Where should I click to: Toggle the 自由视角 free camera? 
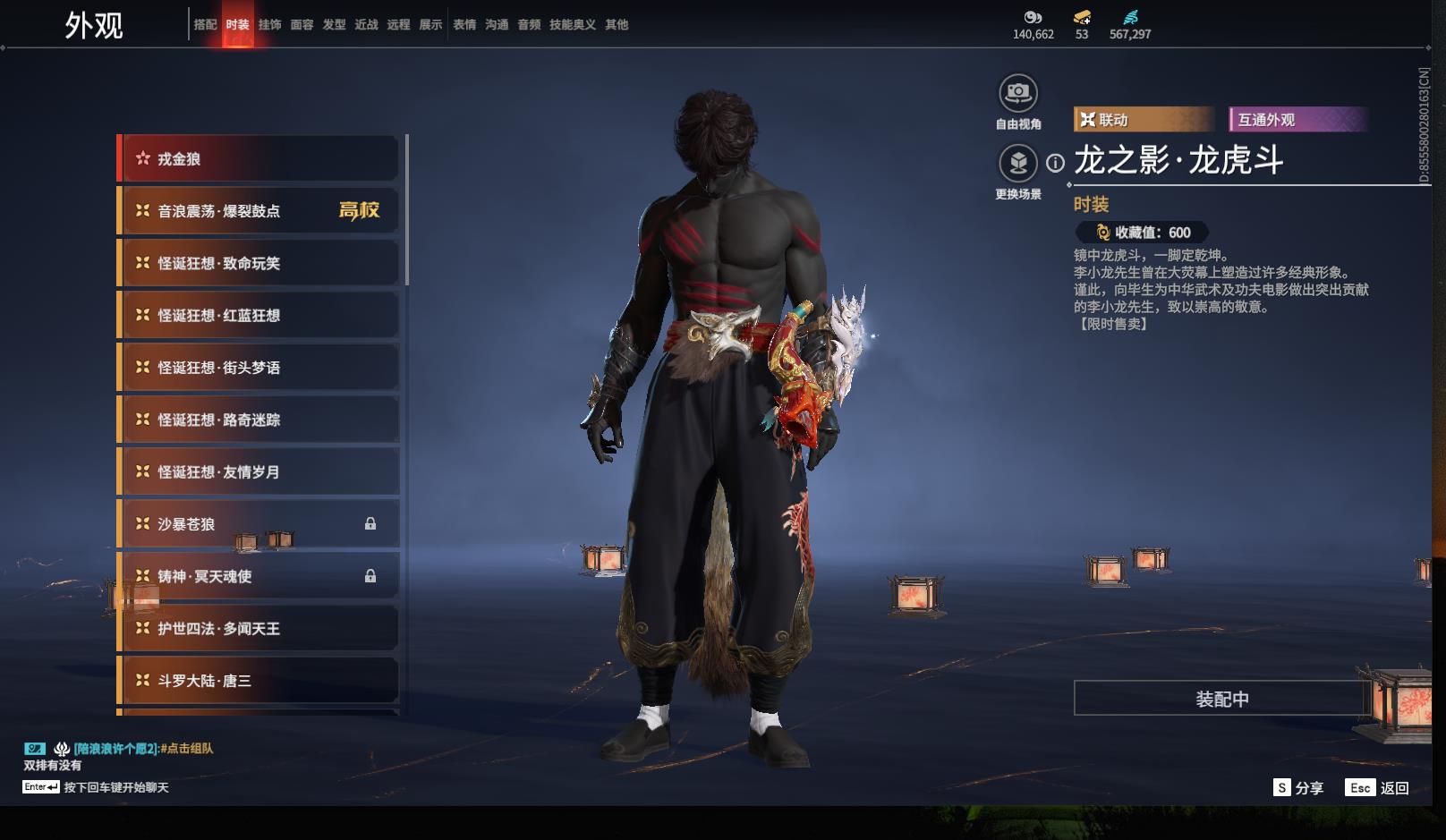pos(1018,93)
